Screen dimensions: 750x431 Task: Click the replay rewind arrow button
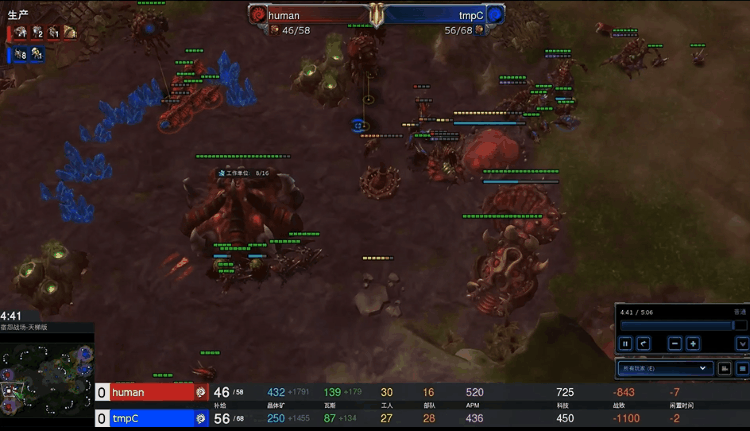644,344
